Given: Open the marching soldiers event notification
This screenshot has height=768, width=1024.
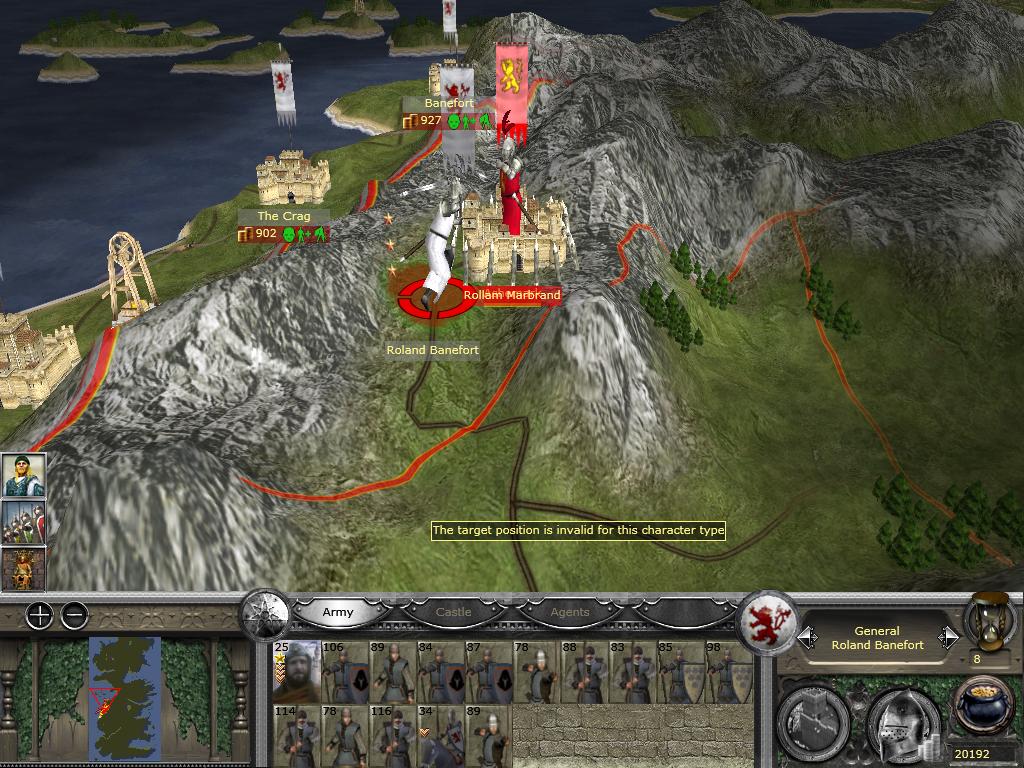Looking at the screenshot, I should point(23,522).
